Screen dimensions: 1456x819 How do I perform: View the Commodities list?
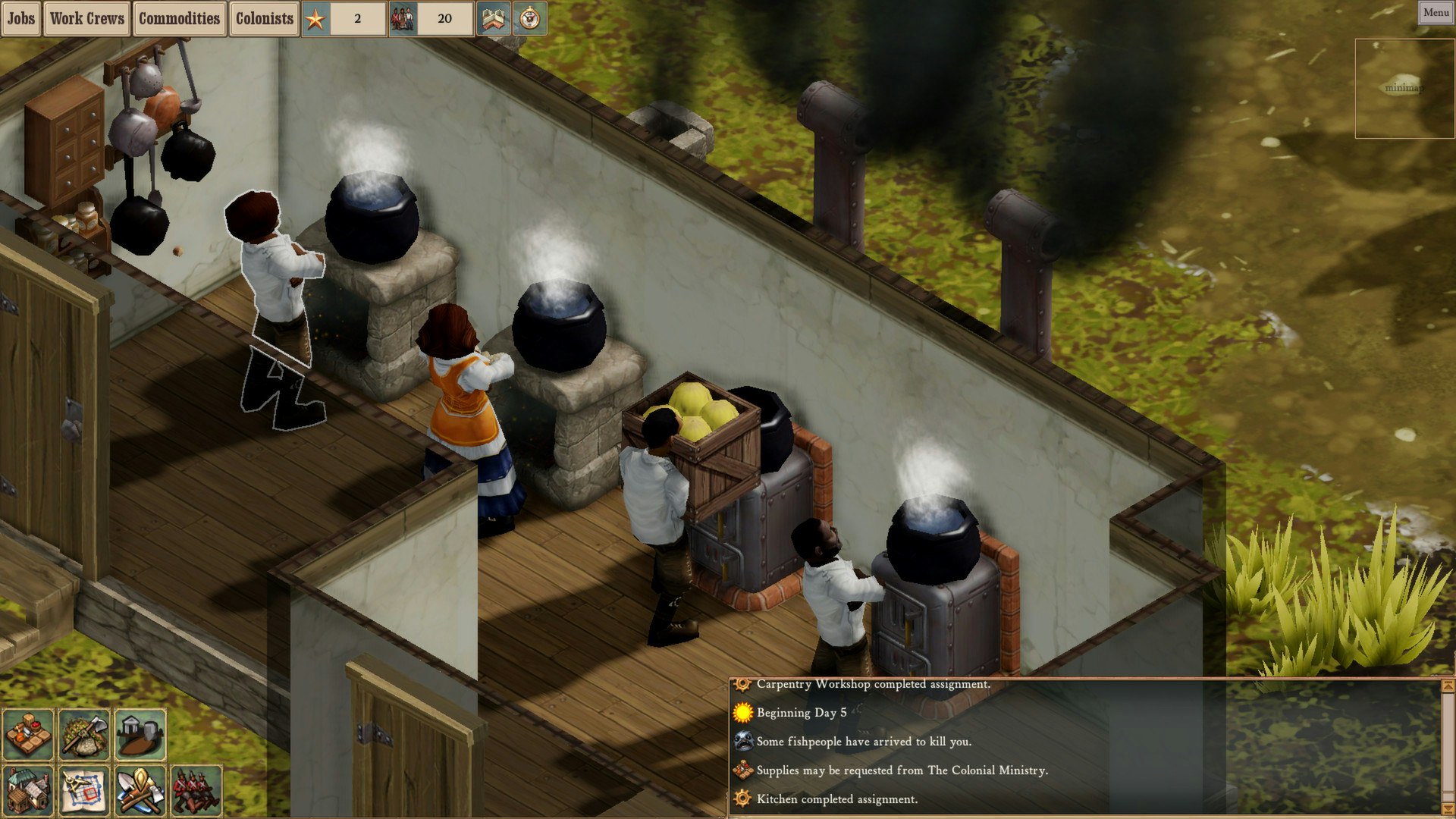point(180,19)
